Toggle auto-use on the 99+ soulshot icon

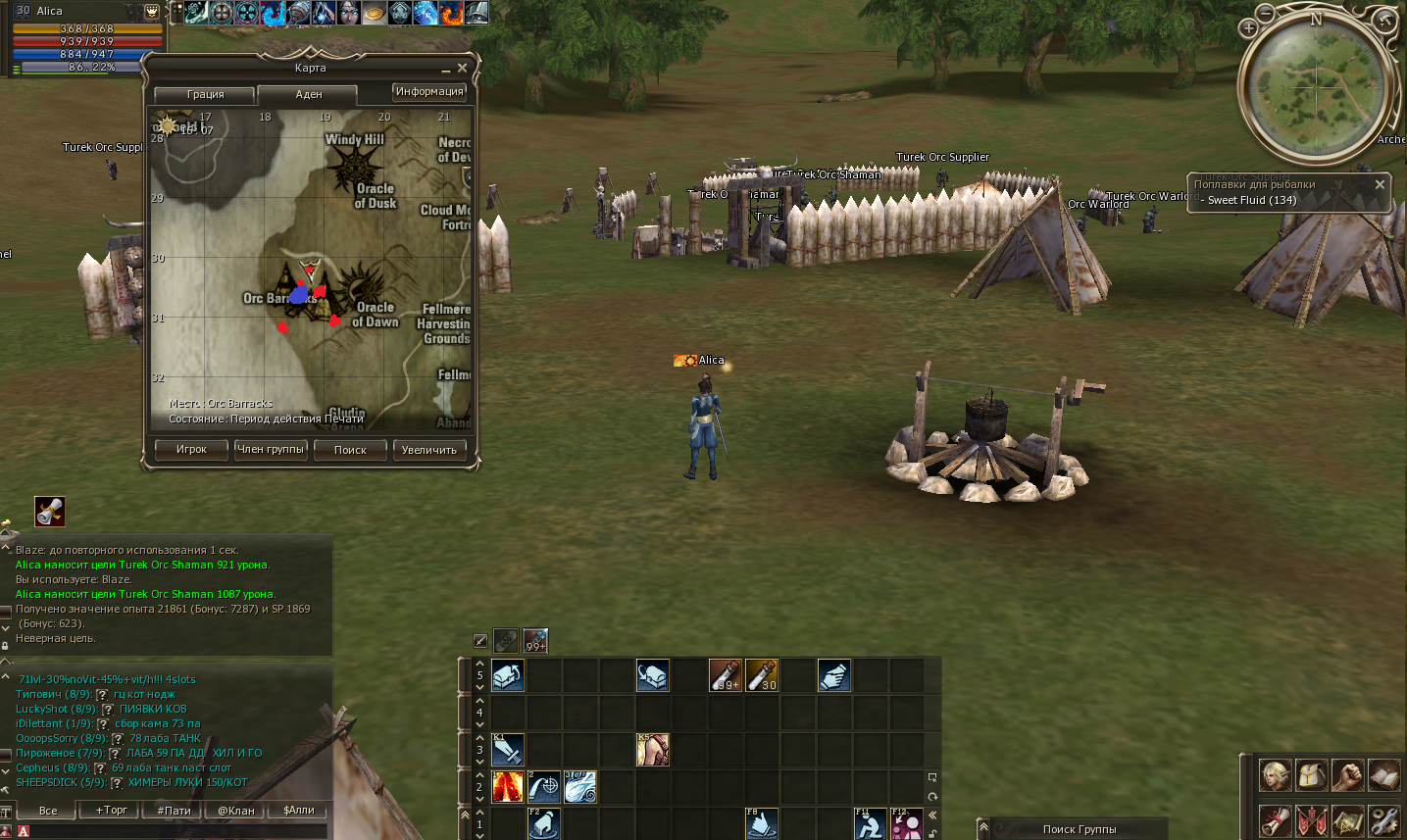535,640
